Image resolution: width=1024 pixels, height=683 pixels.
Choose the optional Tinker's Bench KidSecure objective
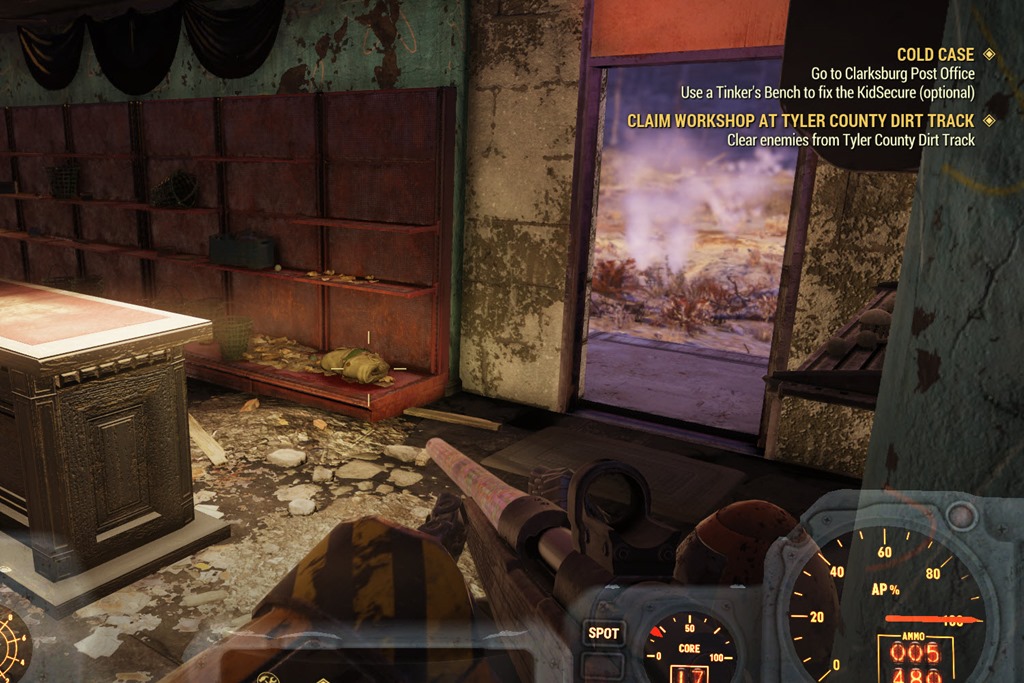tap(828, 92)
